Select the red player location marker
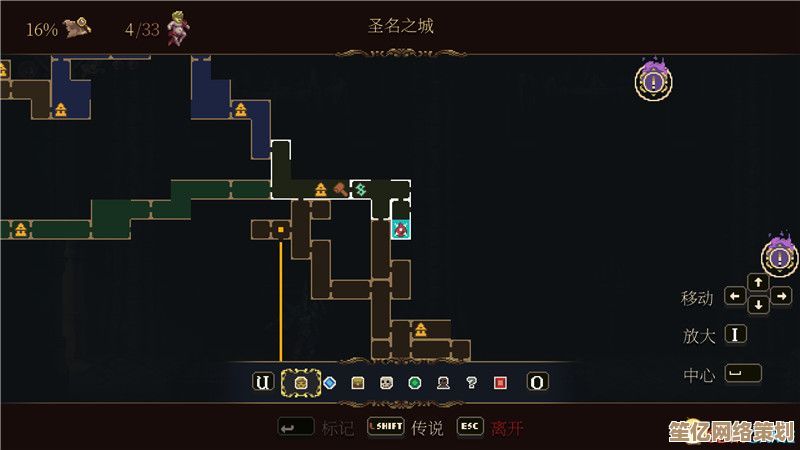 click(400, 230)
